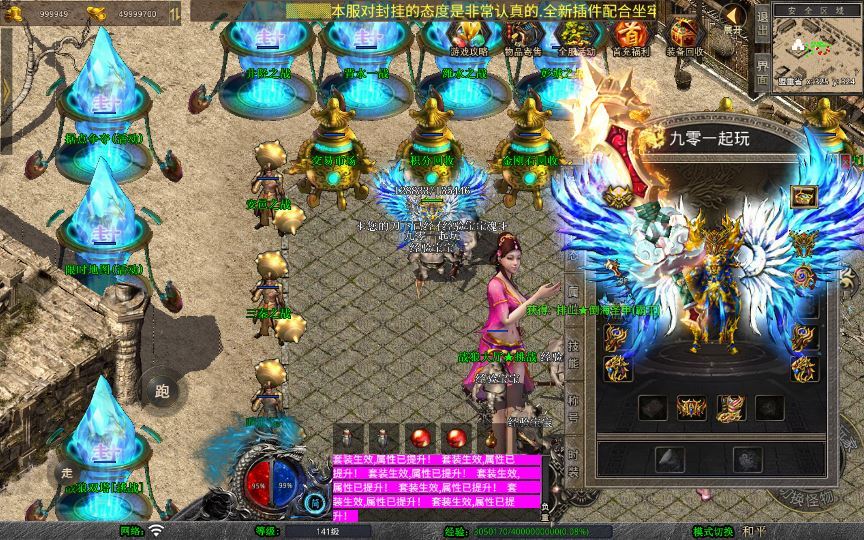This screenshot has width=864, height=540.
Task: Open the 全服活动 server events icon
Action: (575, 38)
